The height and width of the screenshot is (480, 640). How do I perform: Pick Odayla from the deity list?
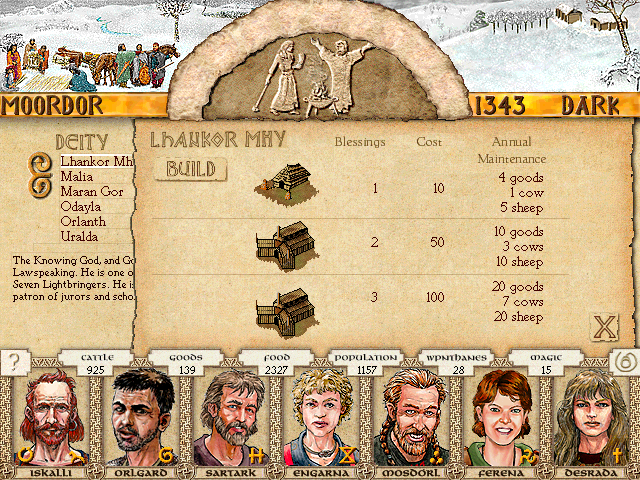pos(82,206)
